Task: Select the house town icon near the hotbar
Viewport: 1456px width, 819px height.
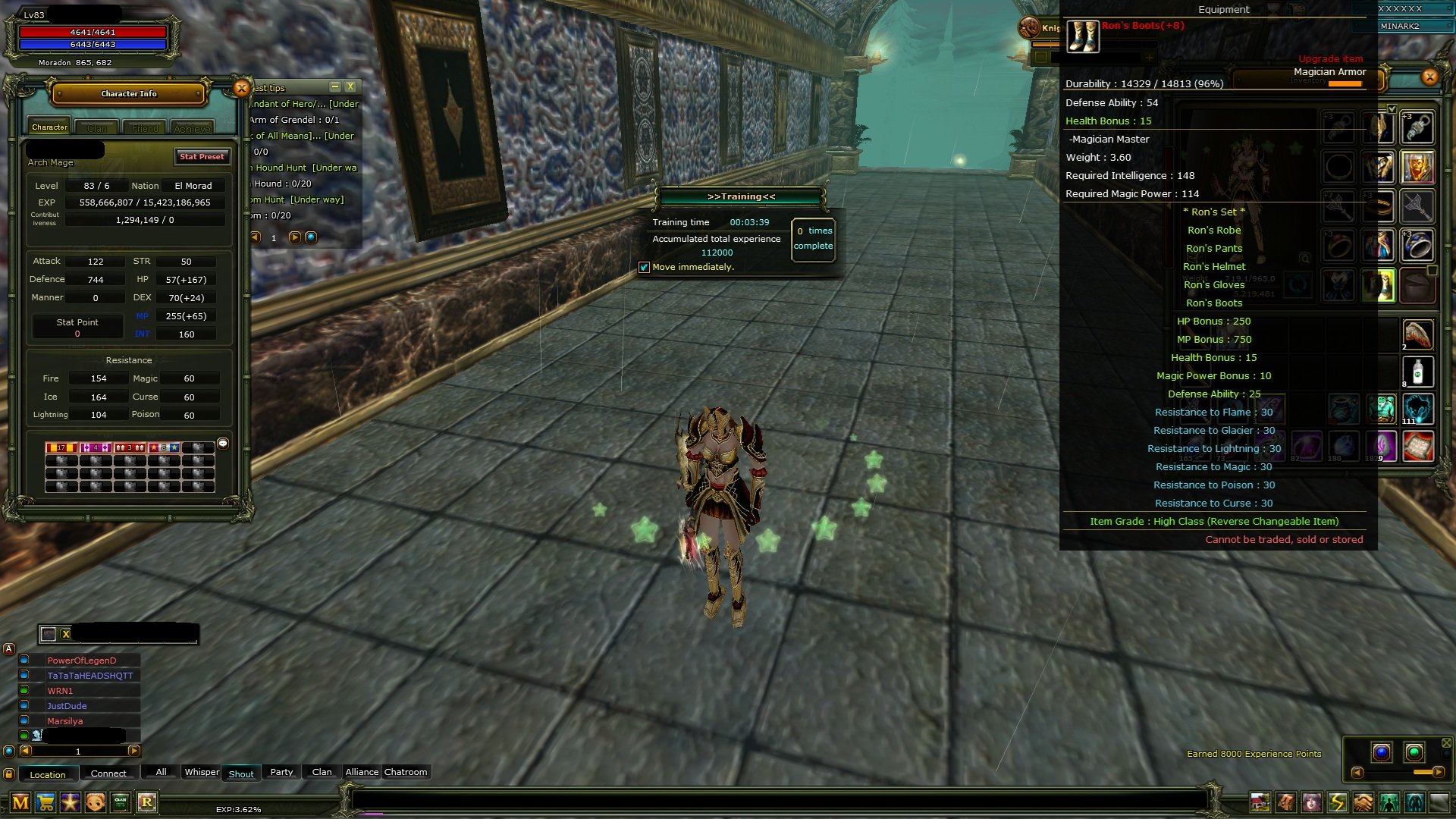Action: pos(1260,802)
